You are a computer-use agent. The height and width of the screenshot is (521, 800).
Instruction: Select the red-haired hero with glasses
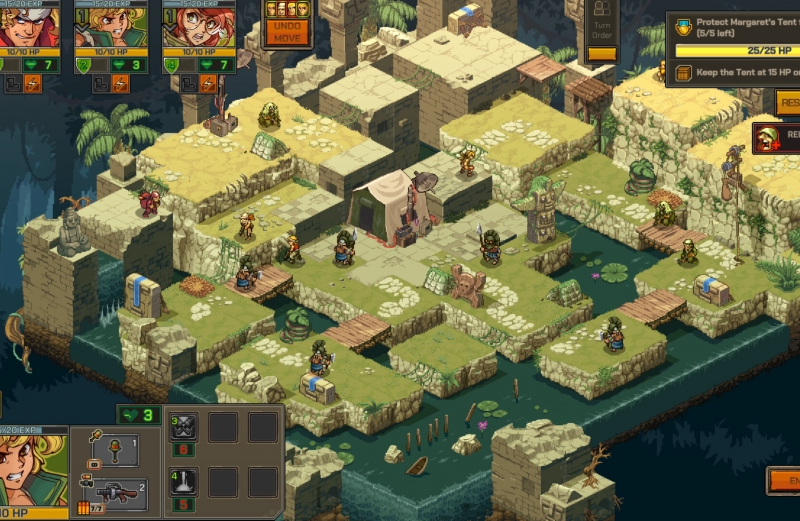tap(192, 26)
